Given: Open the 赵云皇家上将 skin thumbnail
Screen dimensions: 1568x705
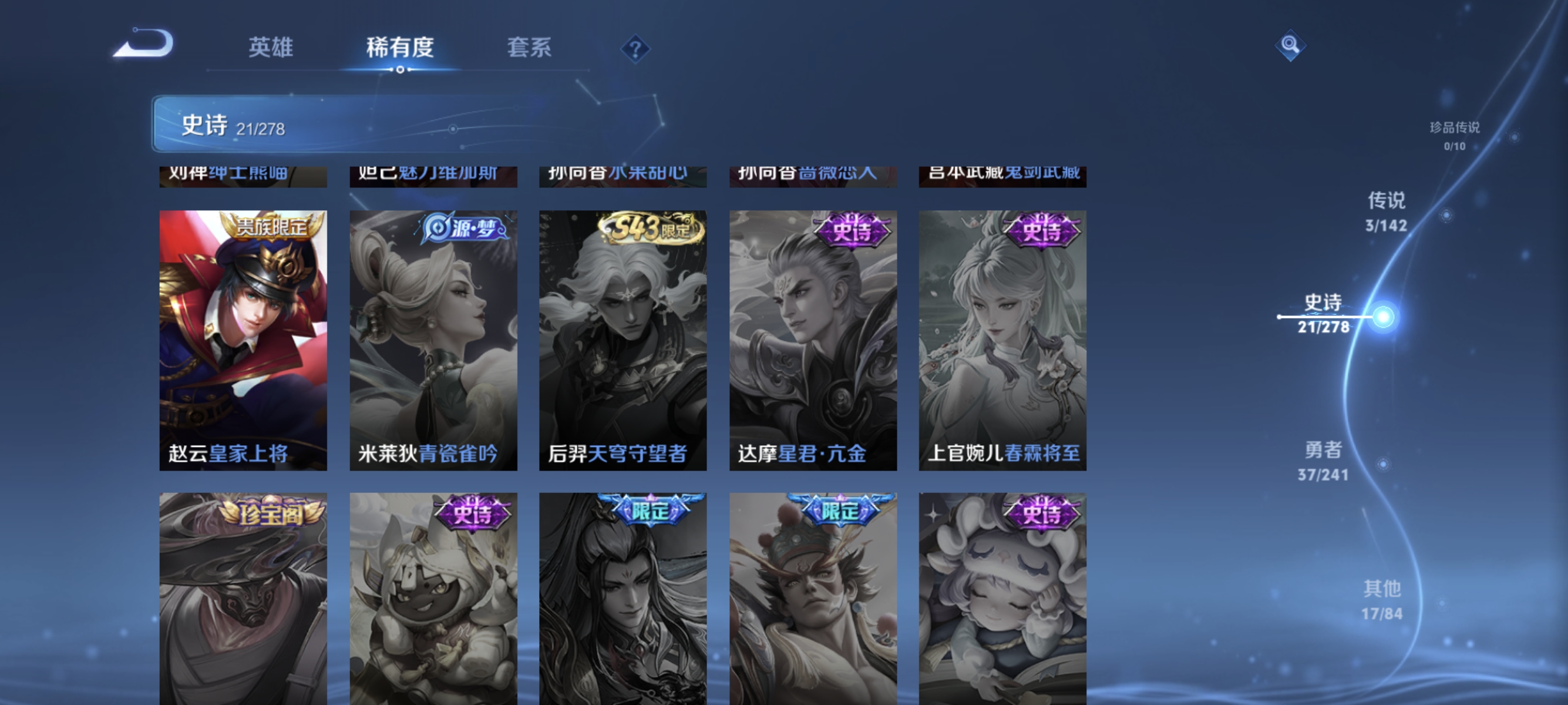Looking at the screenshot, I should [x=243, y=338].
